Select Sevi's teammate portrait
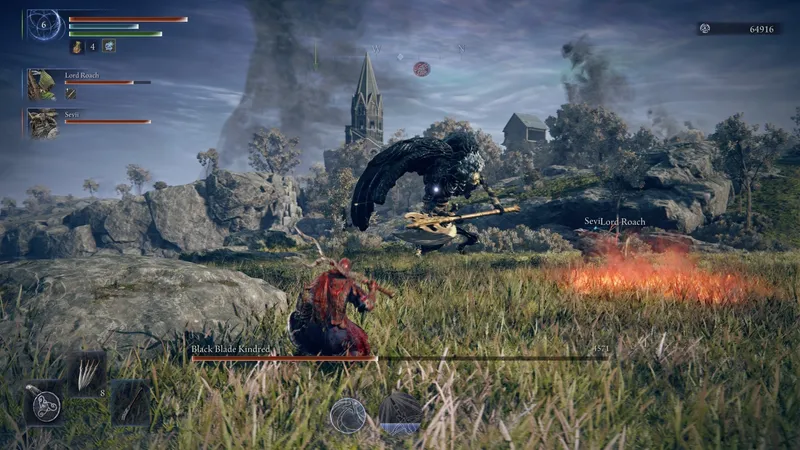Screen dimensions: 800x450 pos(42,123)
